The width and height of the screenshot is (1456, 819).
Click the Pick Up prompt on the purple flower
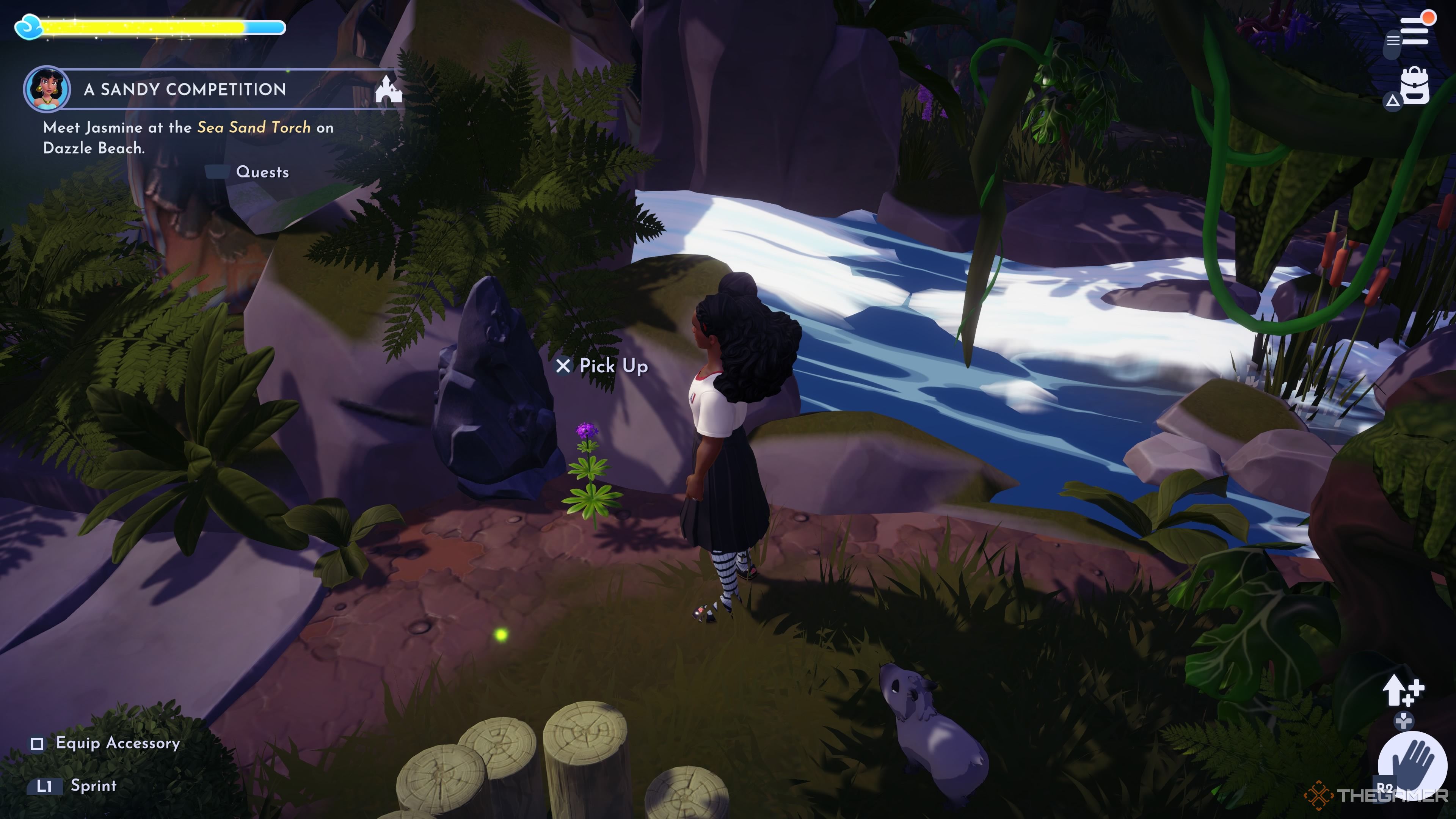[602, 366]
